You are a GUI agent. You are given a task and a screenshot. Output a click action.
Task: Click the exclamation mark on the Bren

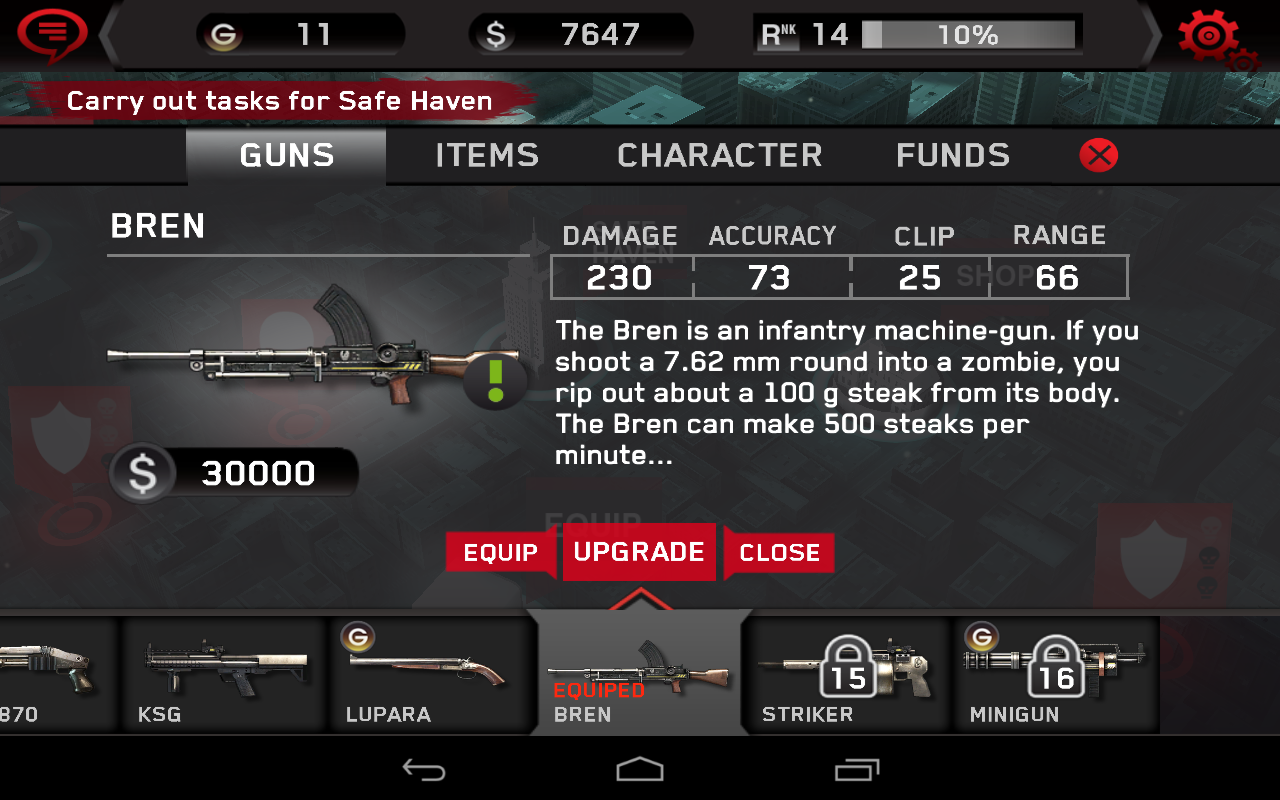494,380
